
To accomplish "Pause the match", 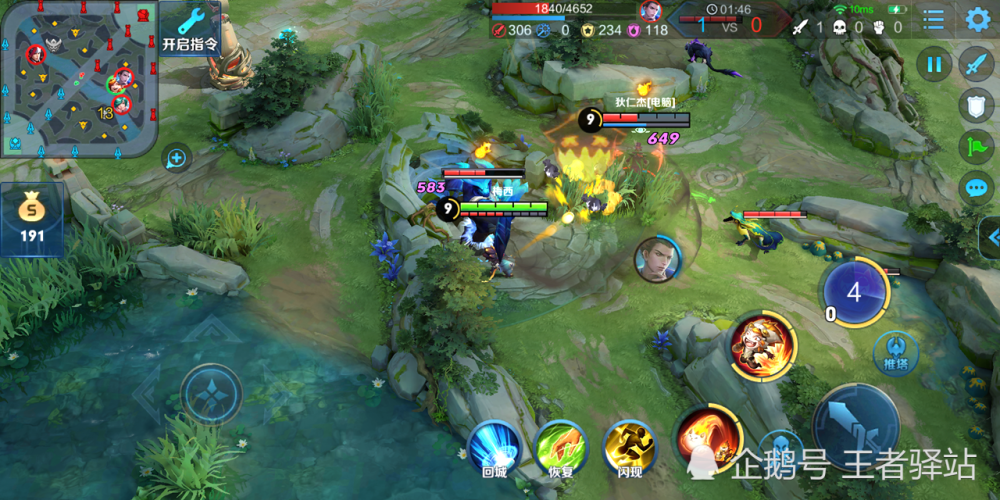I will [x=934, y=65].
